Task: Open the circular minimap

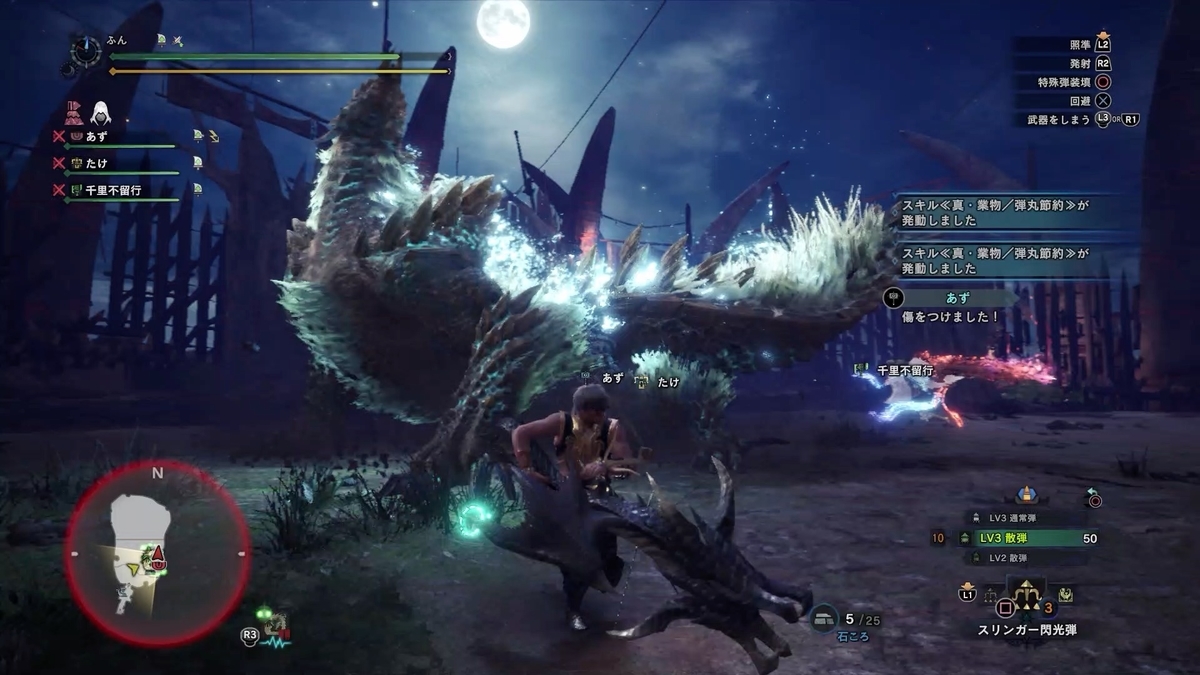Action: (x=157, y=552)
